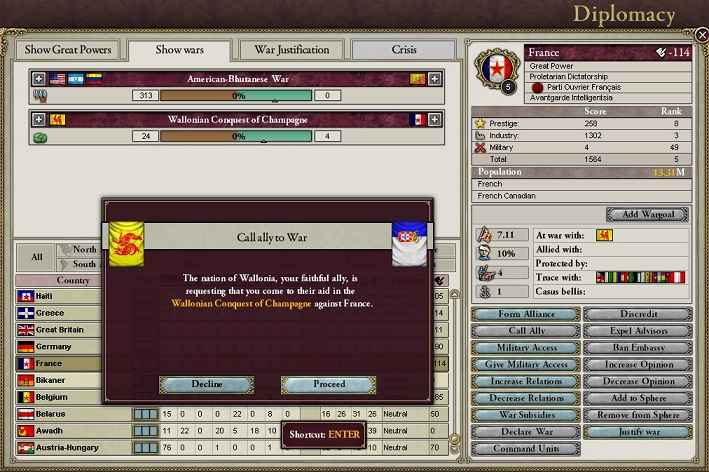Image resolution: width=709 pixels, height=472 pixels.
Task: Choose the Declare War action
Action: [x=525, y=432]
